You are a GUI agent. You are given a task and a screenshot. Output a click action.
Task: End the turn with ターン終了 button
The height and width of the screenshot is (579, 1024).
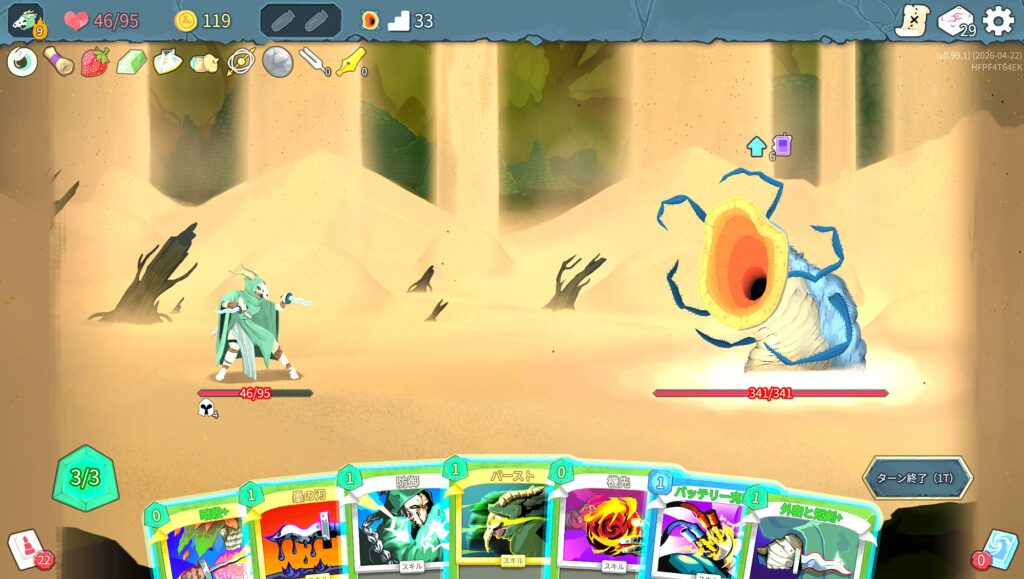917,477
